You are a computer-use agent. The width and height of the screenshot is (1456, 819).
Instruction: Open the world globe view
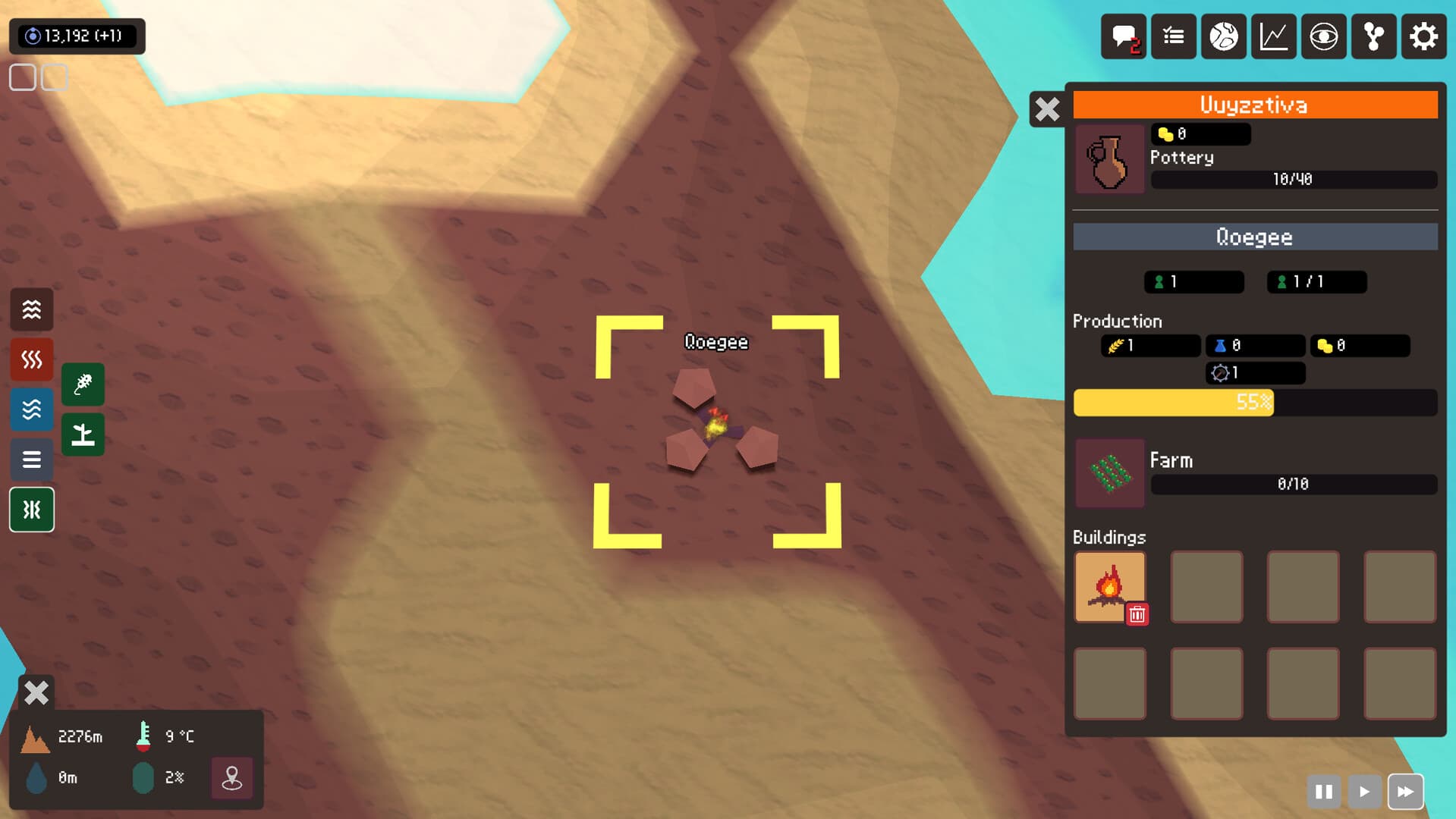[1223, 36]
